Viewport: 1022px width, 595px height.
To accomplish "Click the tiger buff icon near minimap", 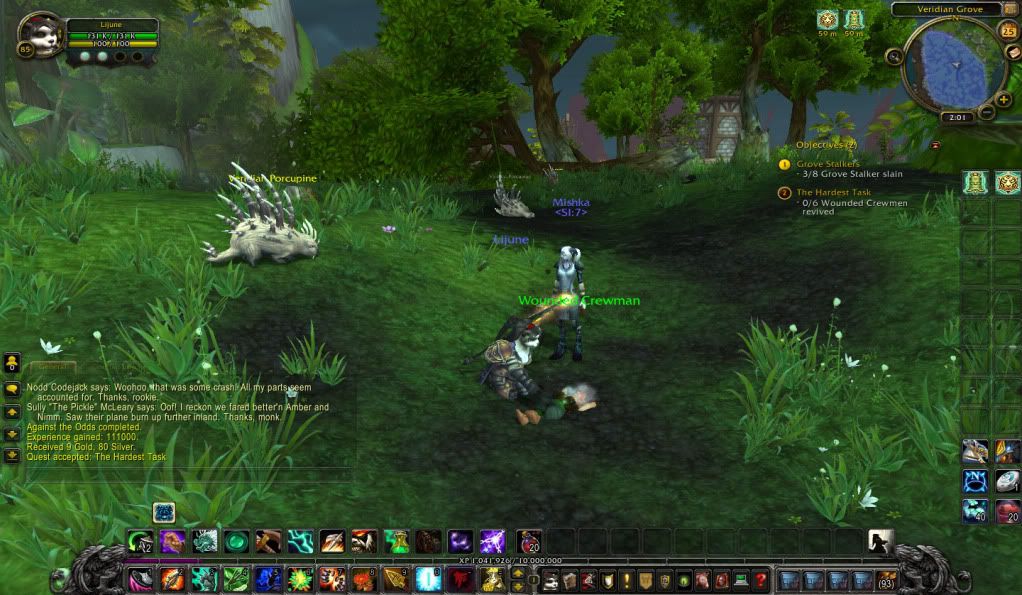I will pos(827,20).
